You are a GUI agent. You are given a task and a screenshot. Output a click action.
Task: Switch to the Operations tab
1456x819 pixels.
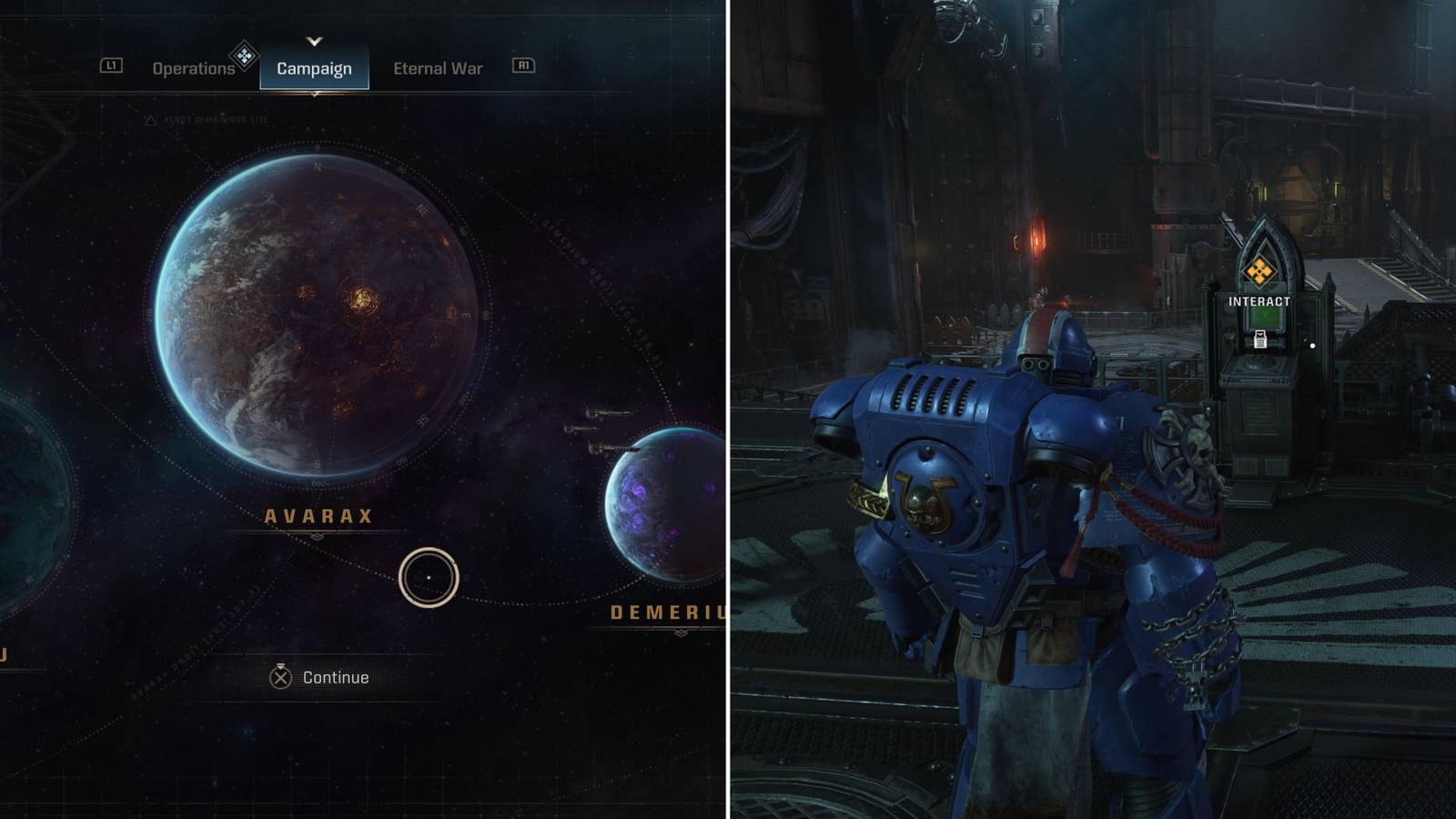click(191, 66)
